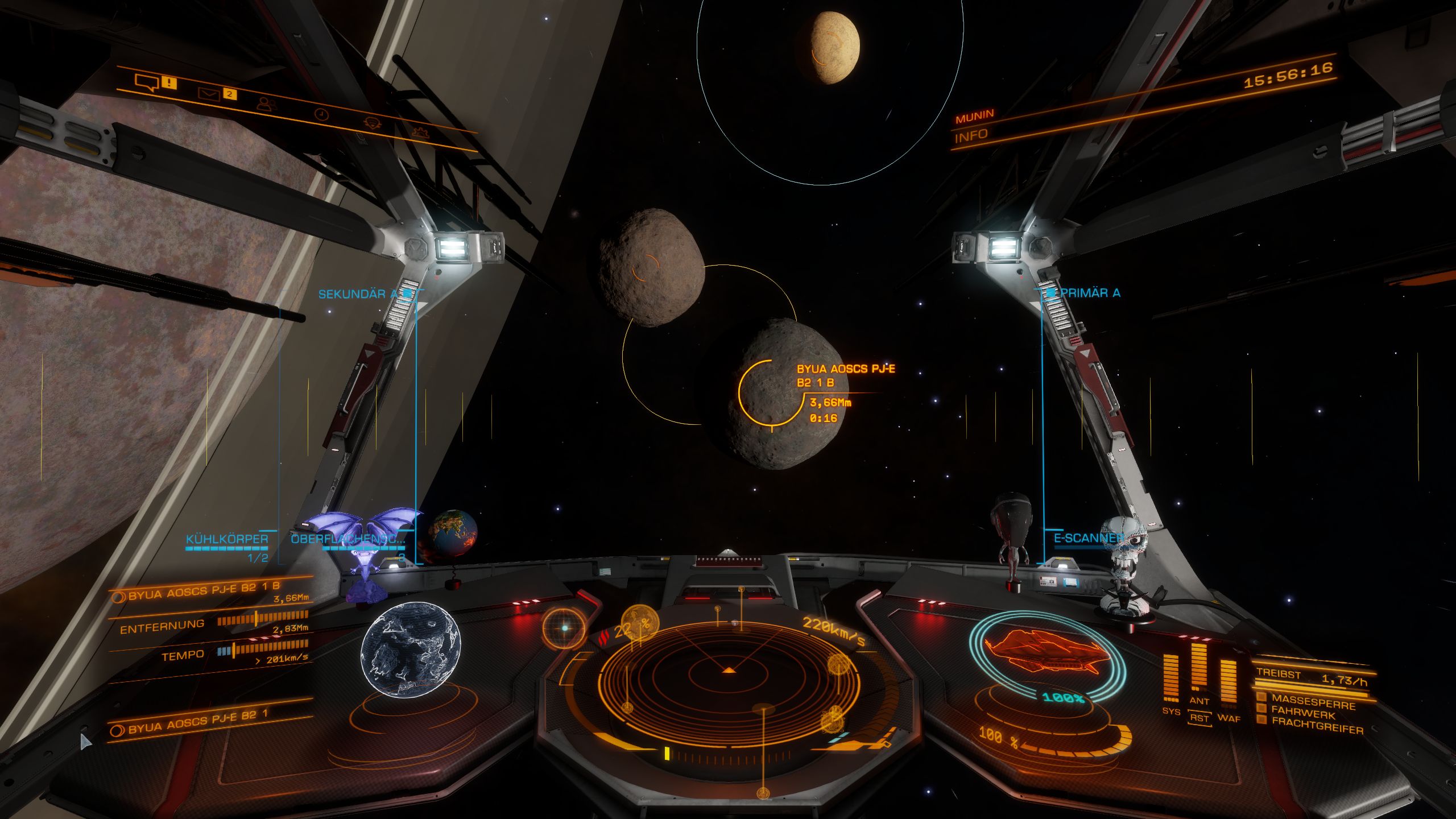Open the chat speech-bubble comms icon

click(x=147, y=83)
